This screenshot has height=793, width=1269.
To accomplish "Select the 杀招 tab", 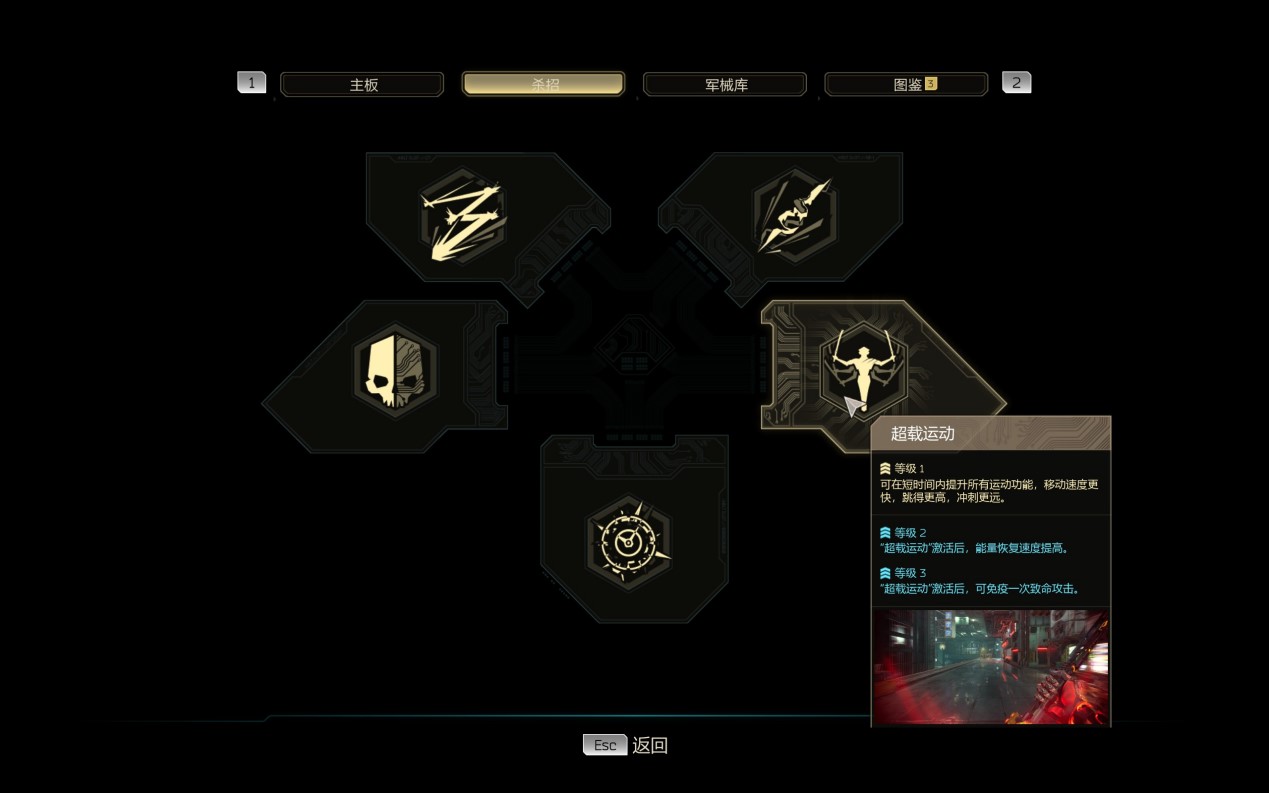I will click(543, 85).
